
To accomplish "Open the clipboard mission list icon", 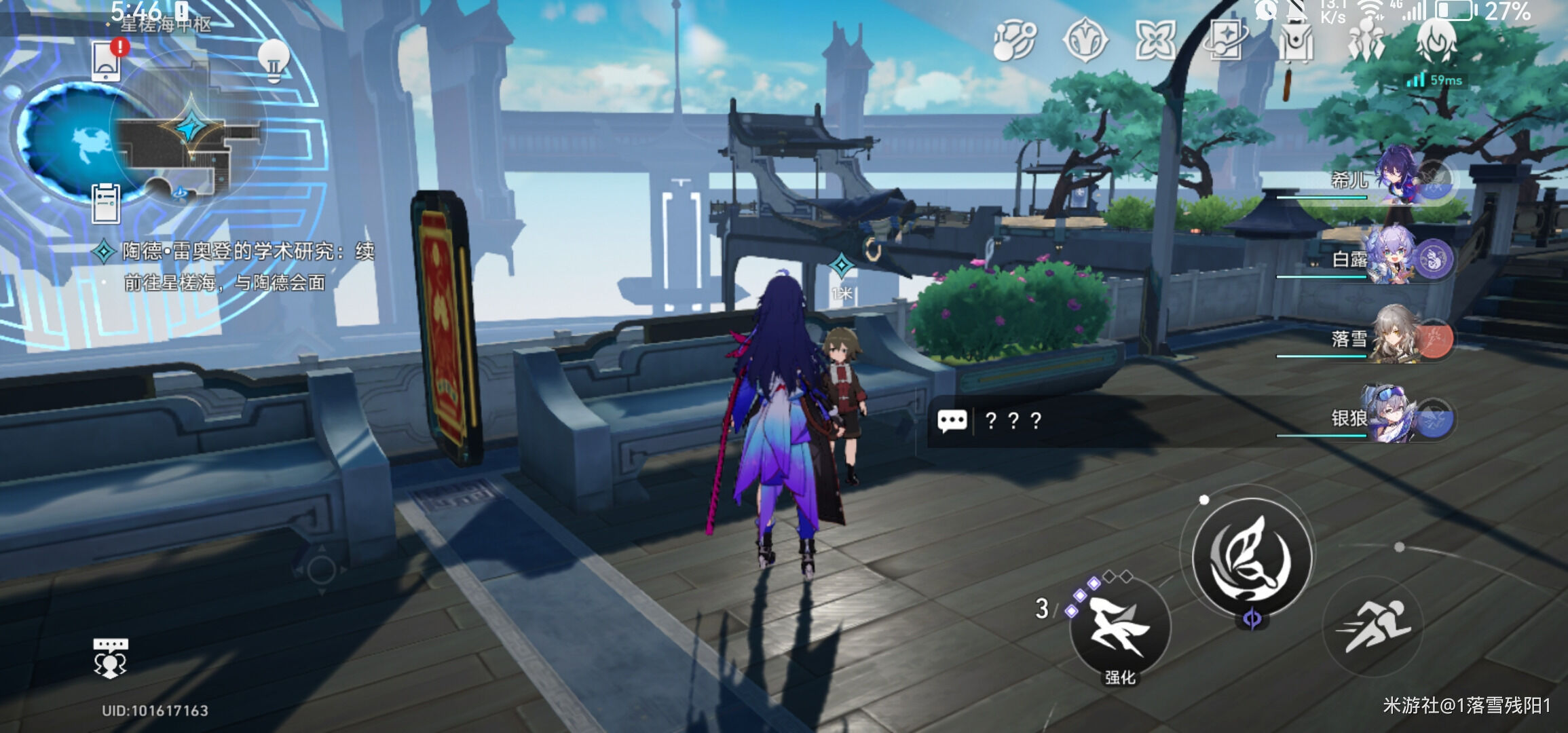I will pyautogui.click(x=107, y=203).
